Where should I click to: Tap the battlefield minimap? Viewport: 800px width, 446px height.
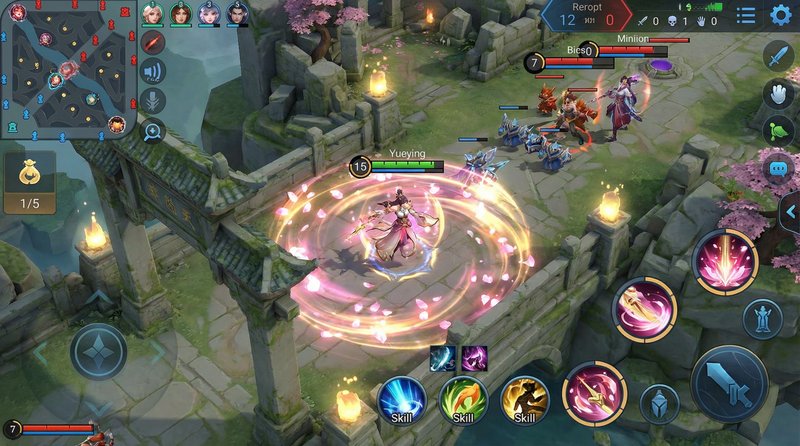[70, 70]
